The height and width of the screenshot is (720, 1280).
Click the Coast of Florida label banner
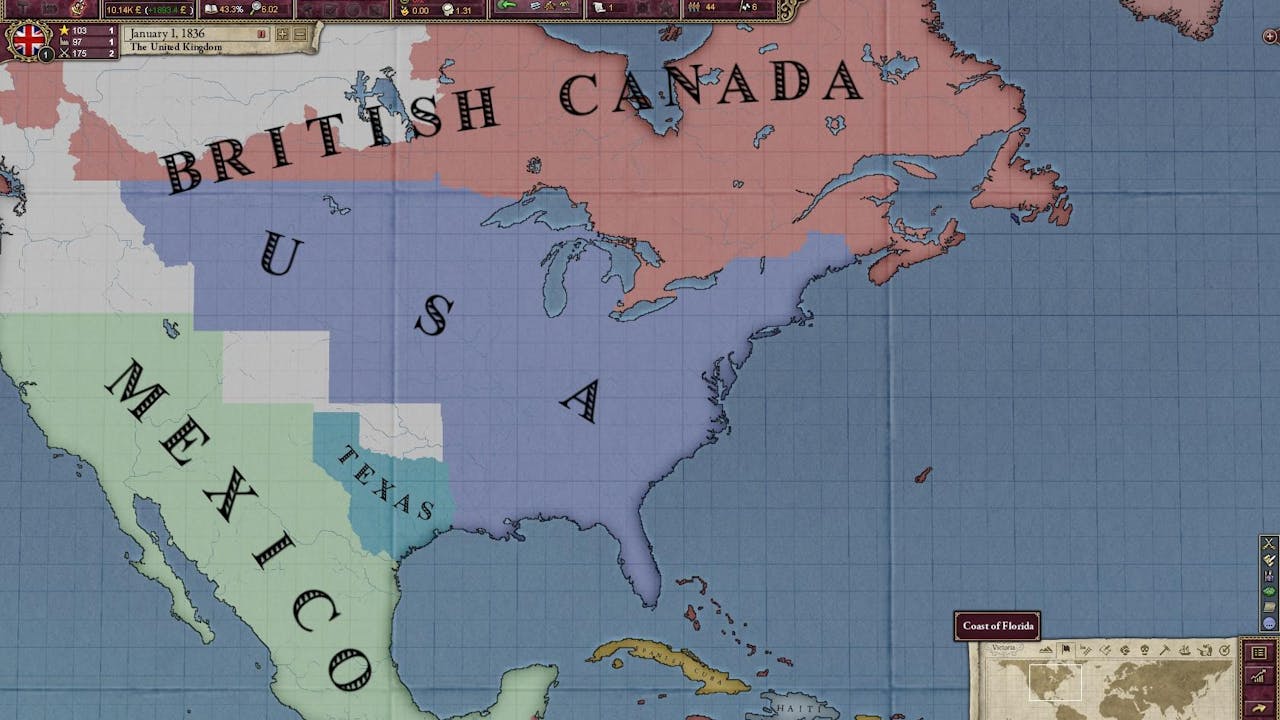pos(996,626)
